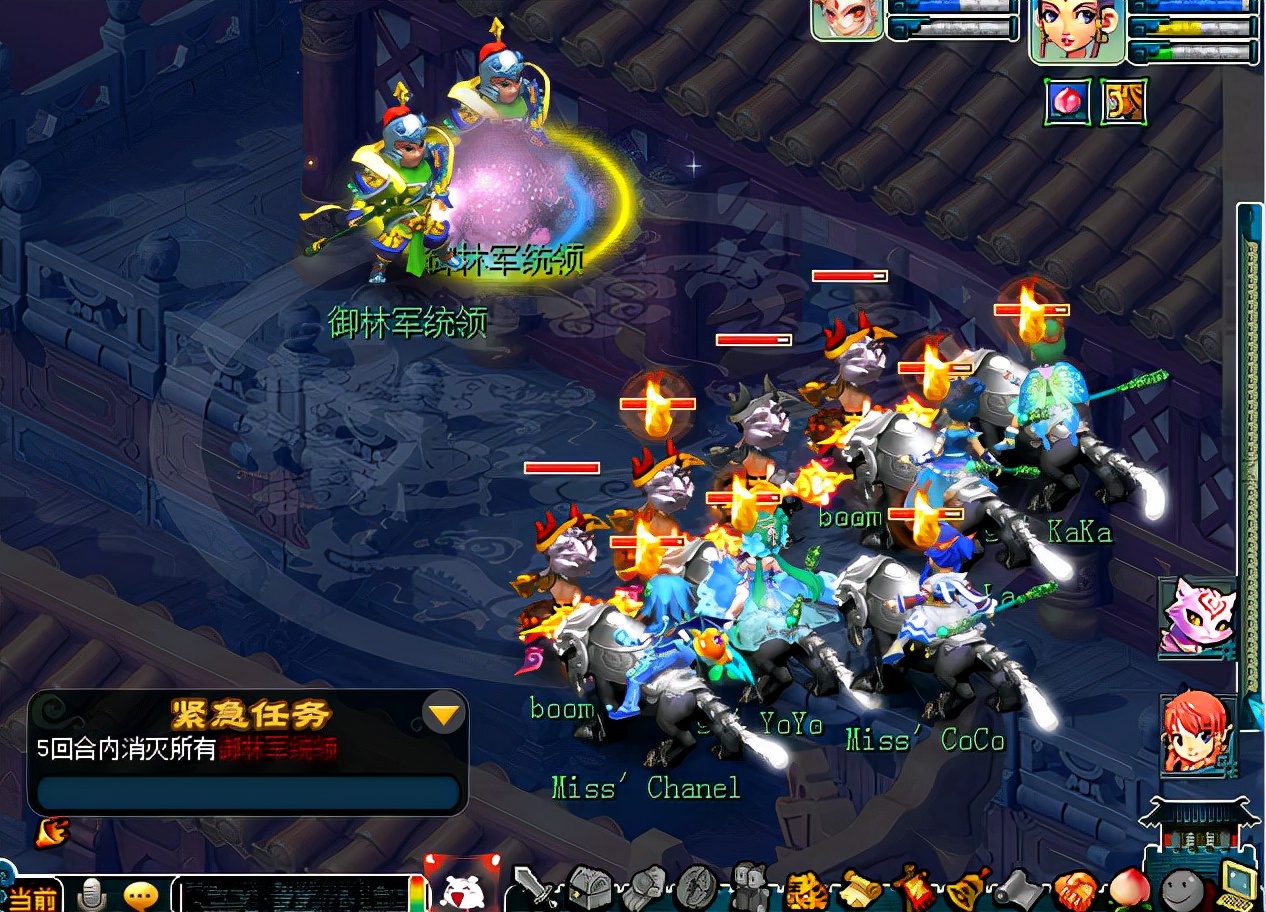Select the red-haired girl portrait
This screenshot has height=912, width=1266.
1197,734
